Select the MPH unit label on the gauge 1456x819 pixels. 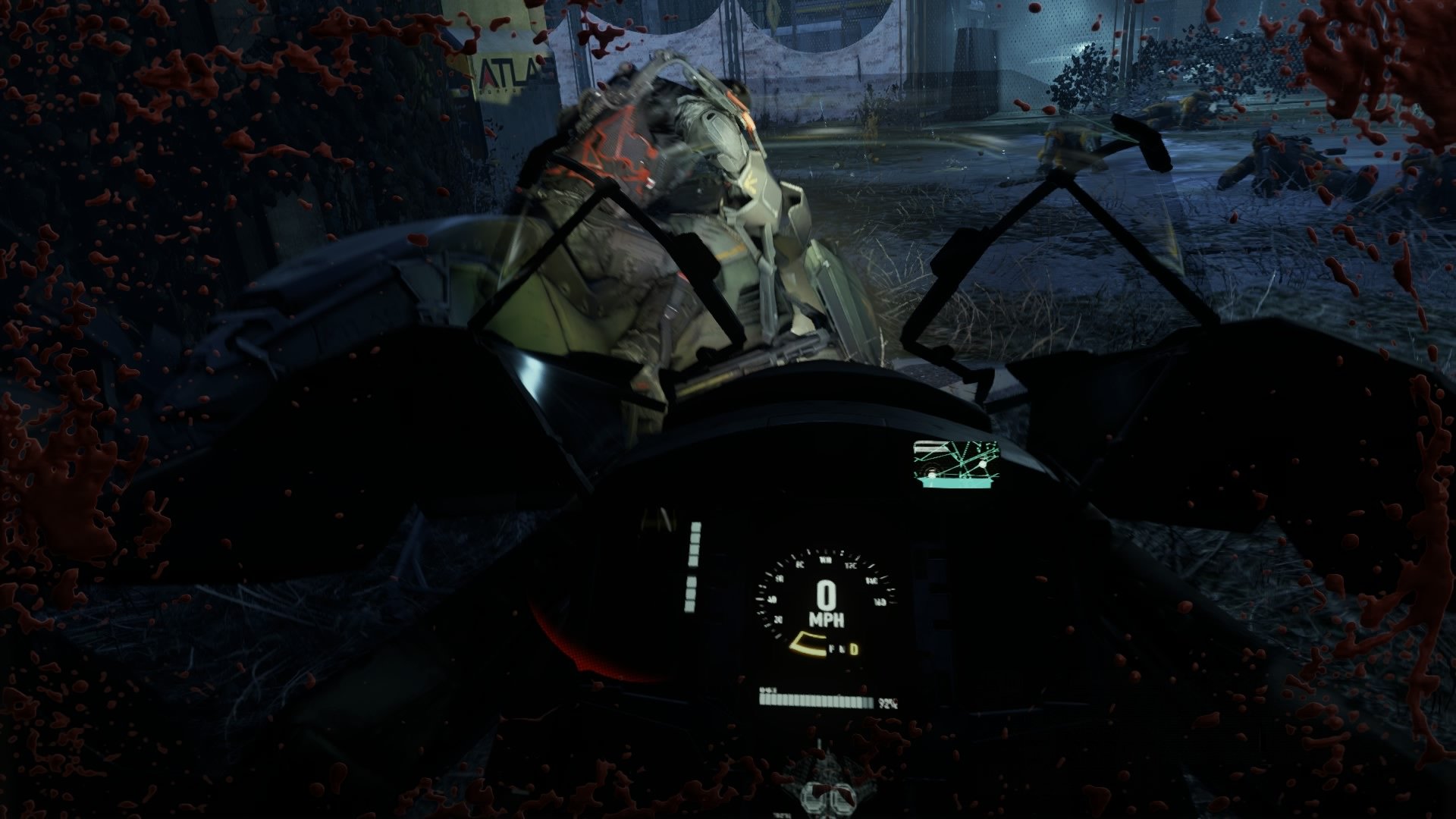point(828,618)
